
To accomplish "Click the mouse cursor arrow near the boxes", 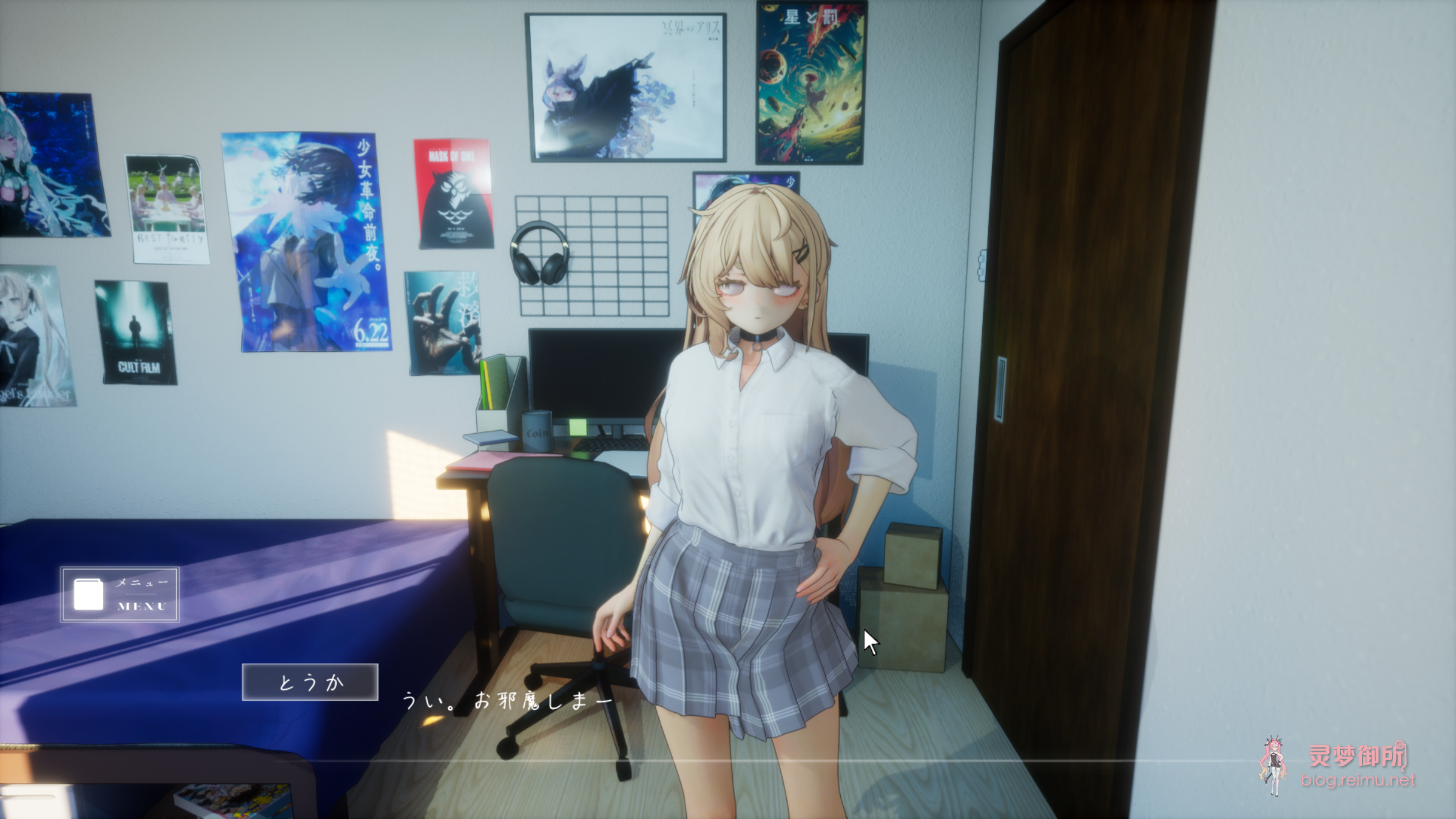I will pos(869,642).
